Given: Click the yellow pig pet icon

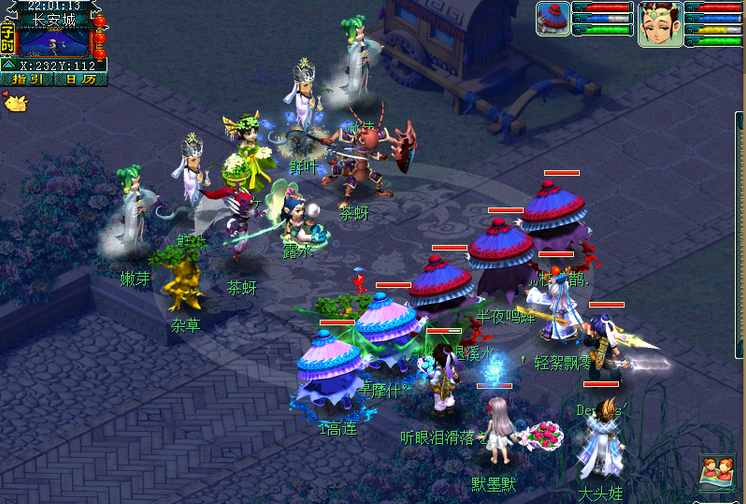Looking at the screenshot, I should (x=14, y=101).
